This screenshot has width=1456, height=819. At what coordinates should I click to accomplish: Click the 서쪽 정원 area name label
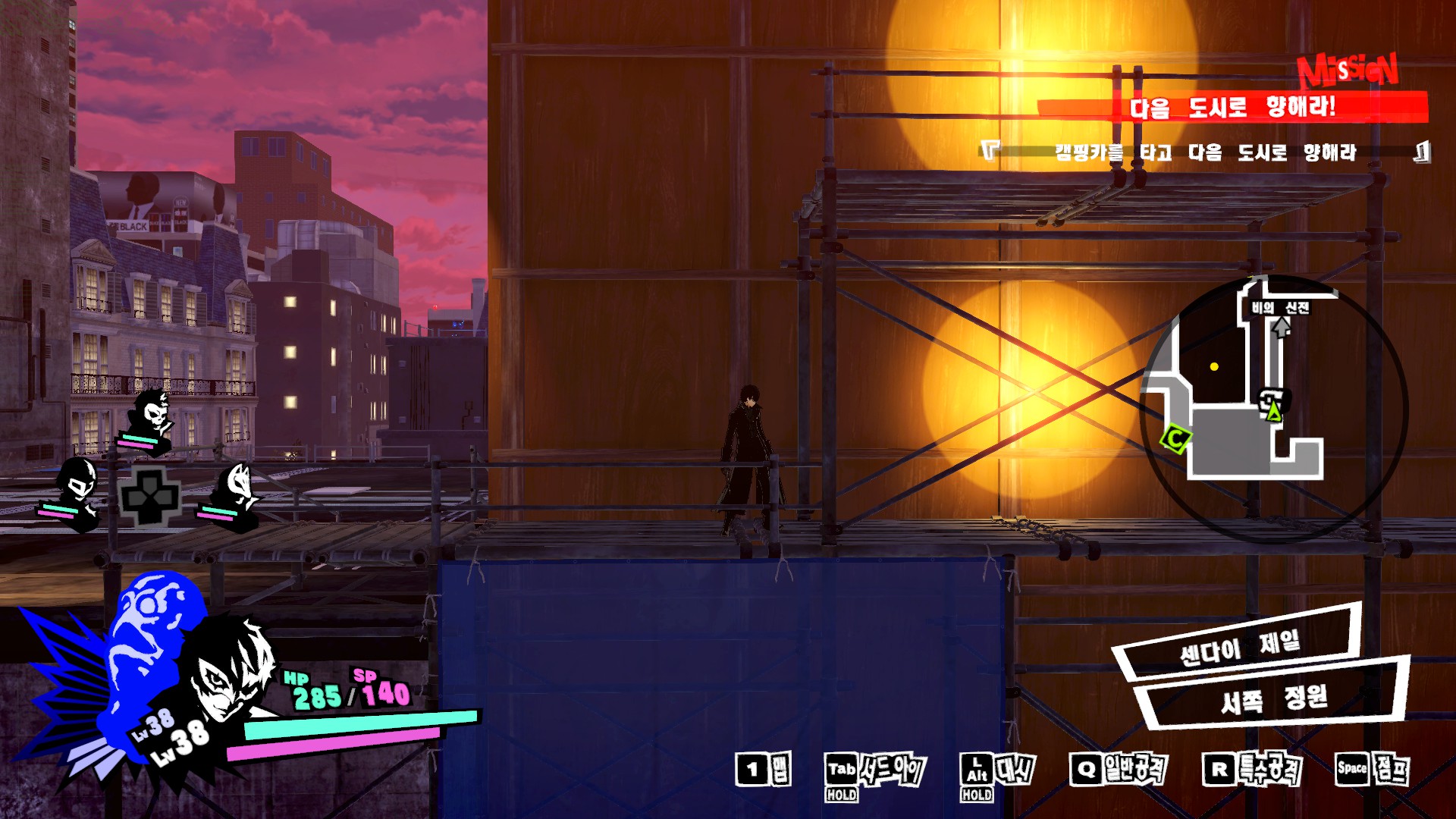tap(1273, 698)
